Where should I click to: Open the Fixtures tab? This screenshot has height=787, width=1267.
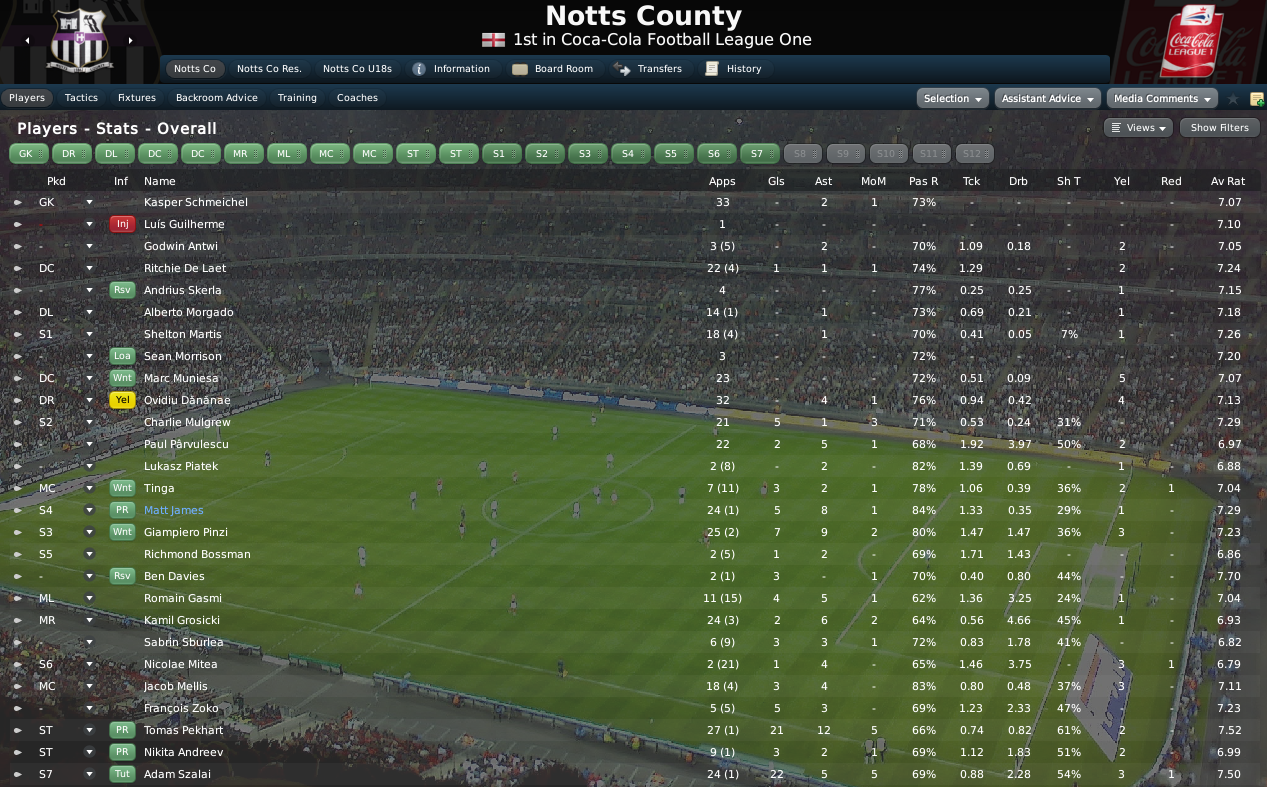[136, 98]
